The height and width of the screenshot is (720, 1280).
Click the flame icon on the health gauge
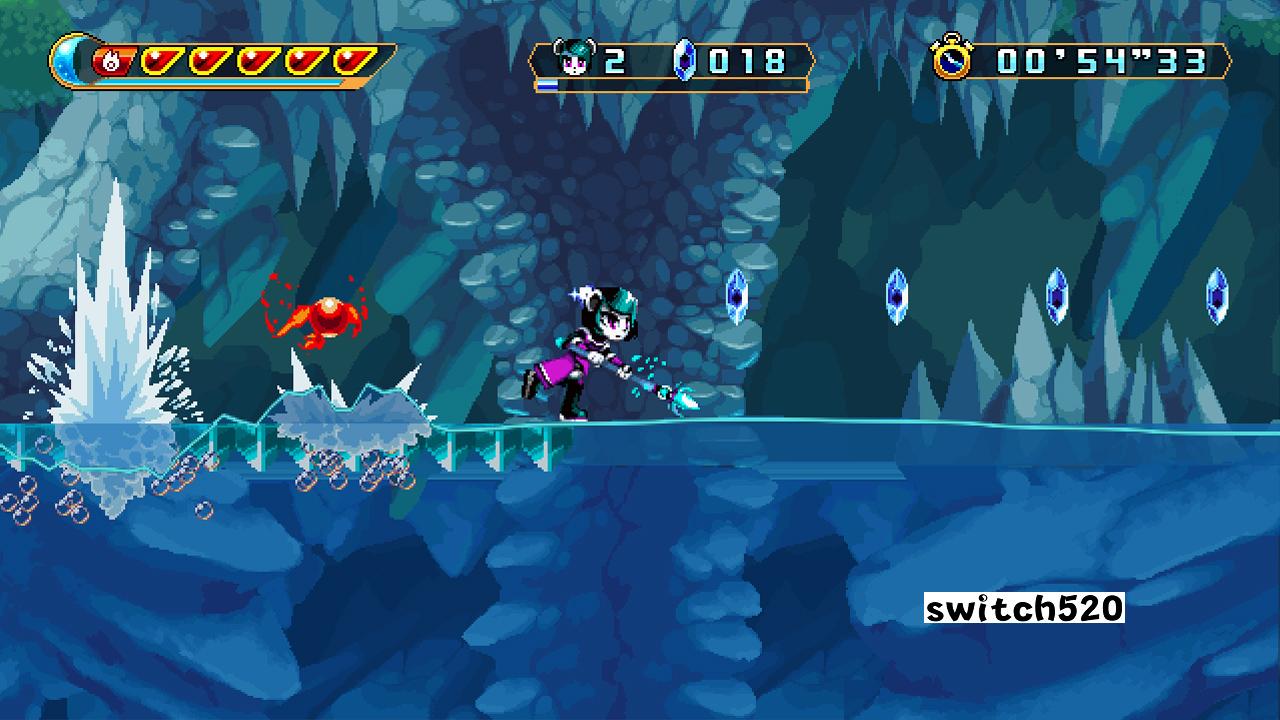point(113,61)
